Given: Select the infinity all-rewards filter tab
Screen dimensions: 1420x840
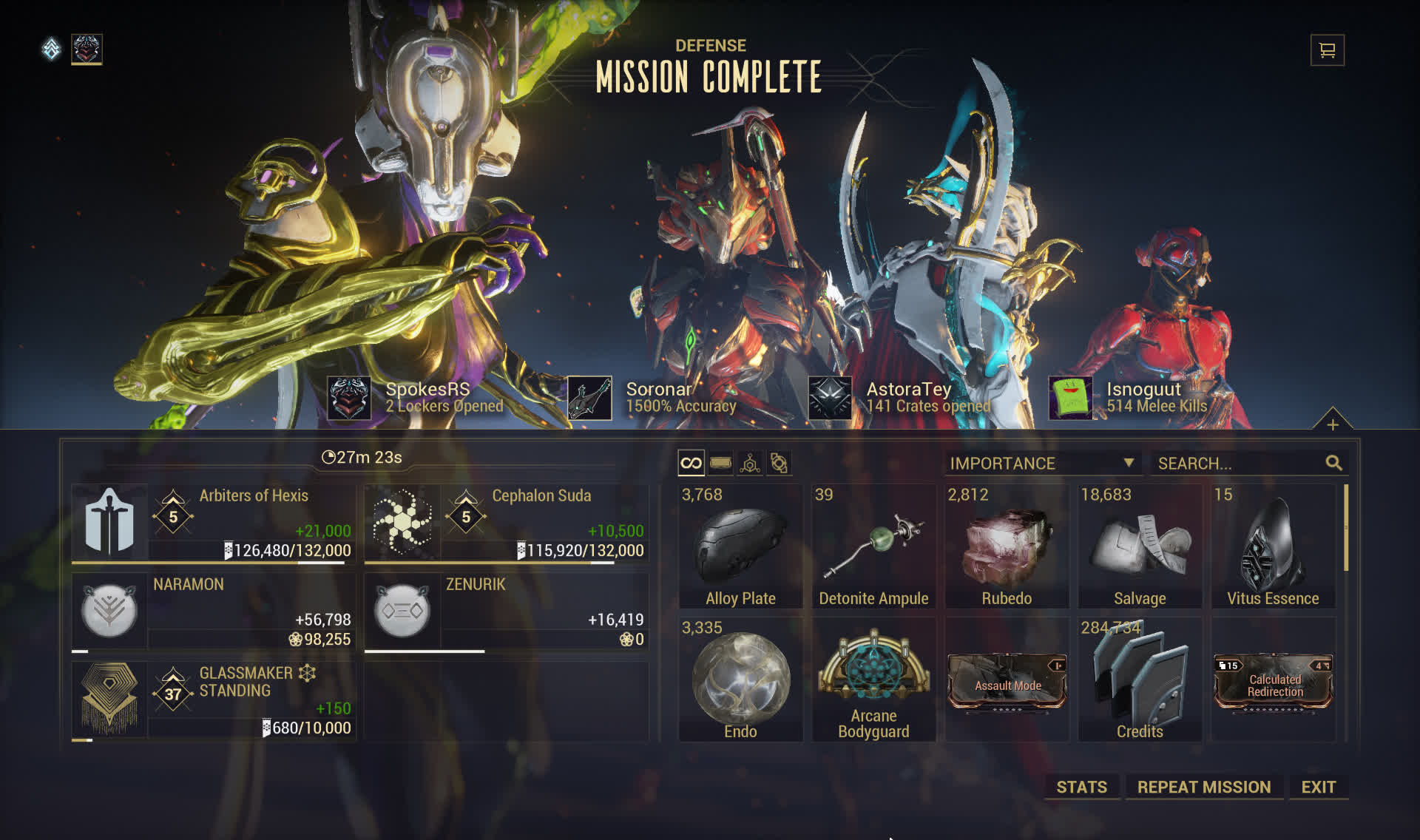Looking at the screenshot, I should [x=691, y=464].
